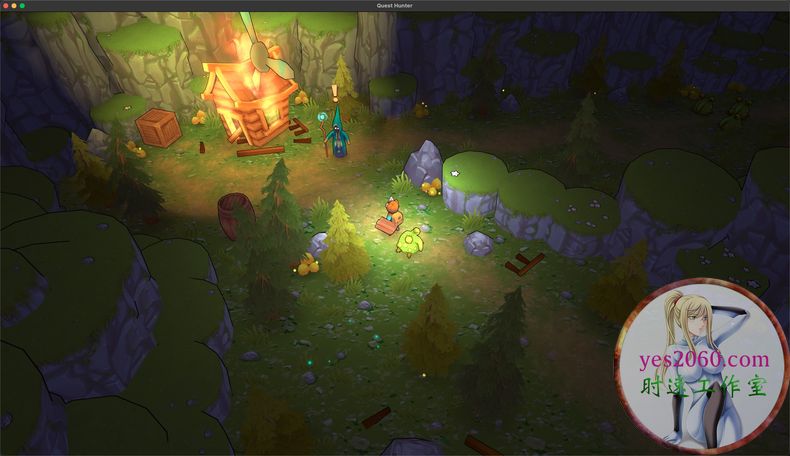This screenshot has height=456, width=790.
Task: Close the Quest Hunter window
Action: point(5,5)
